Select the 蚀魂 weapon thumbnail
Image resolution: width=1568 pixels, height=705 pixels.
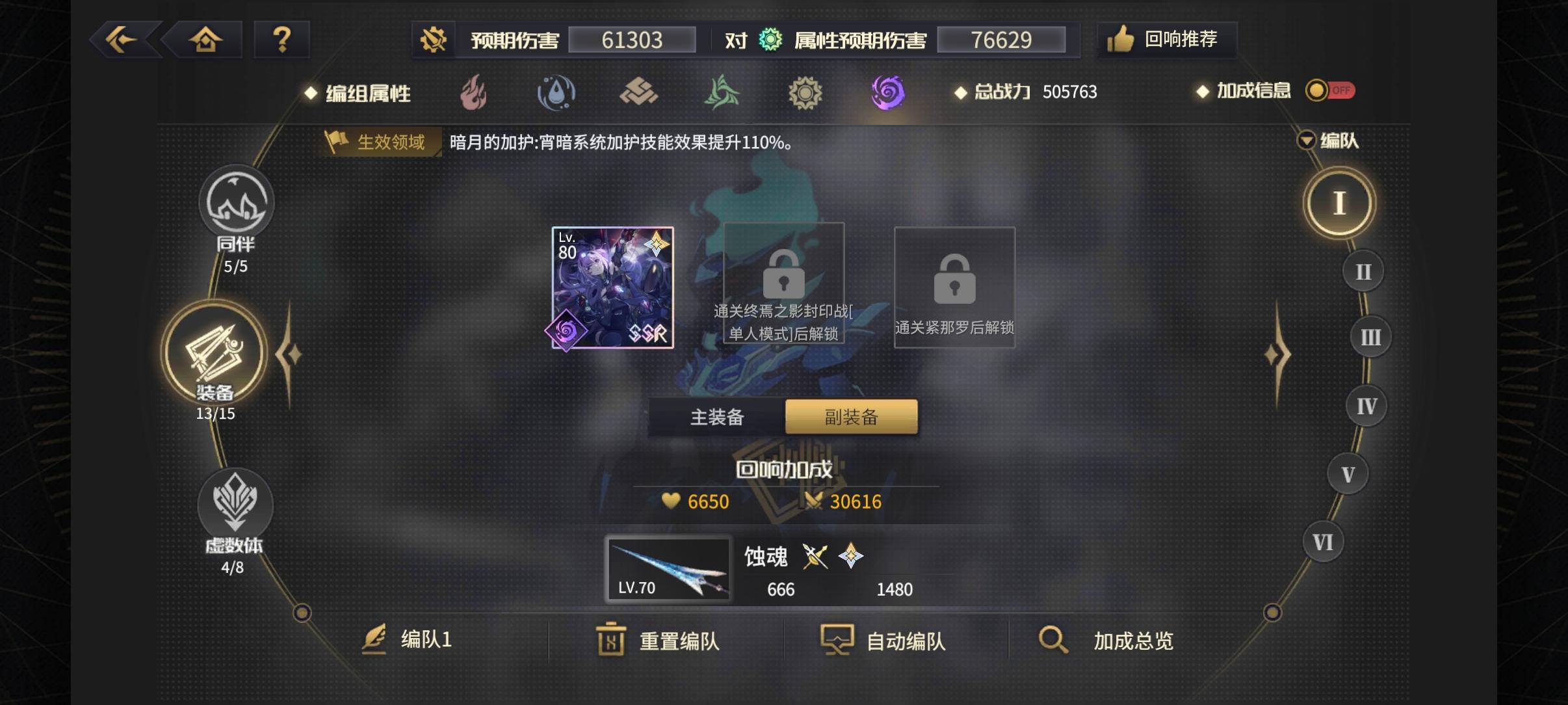click(x=668, y=569)
